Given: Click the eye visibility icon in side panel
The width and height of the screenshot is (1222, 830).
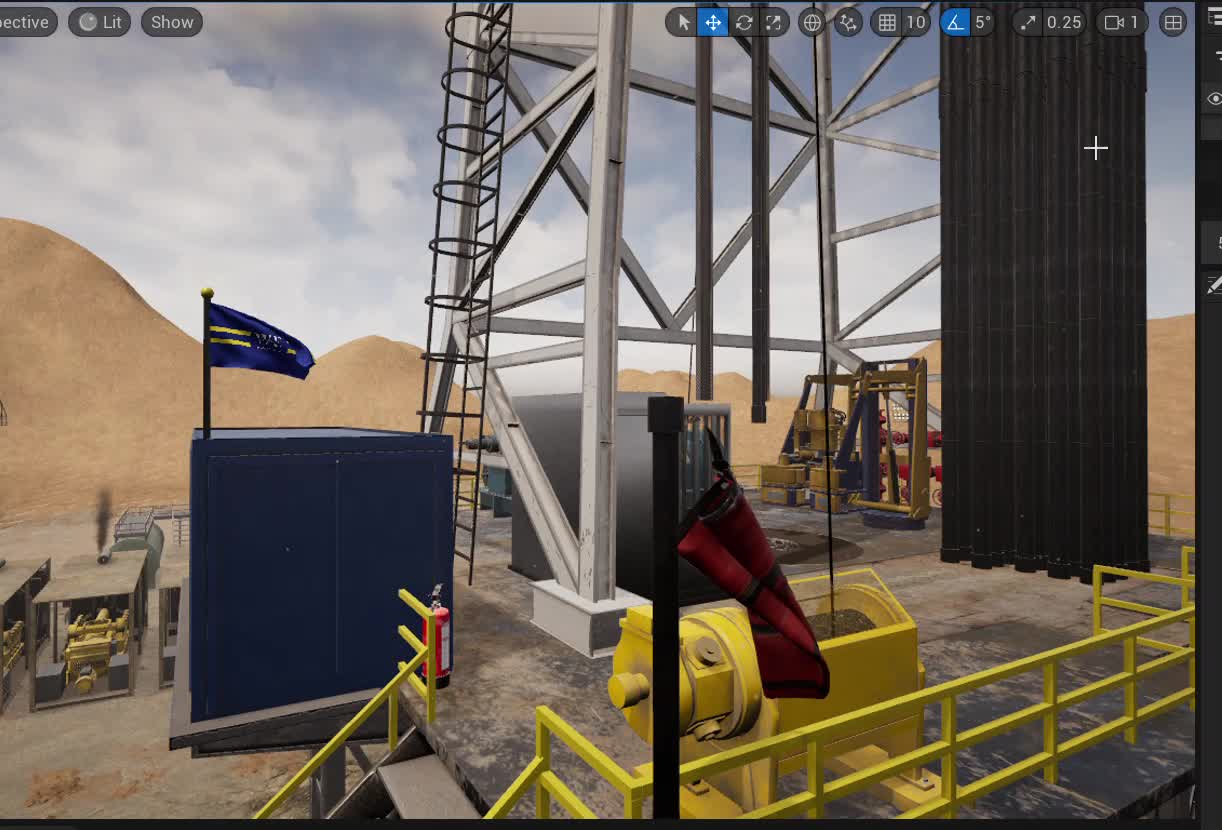Looking at the screenshot, I should coord(1214,98).
